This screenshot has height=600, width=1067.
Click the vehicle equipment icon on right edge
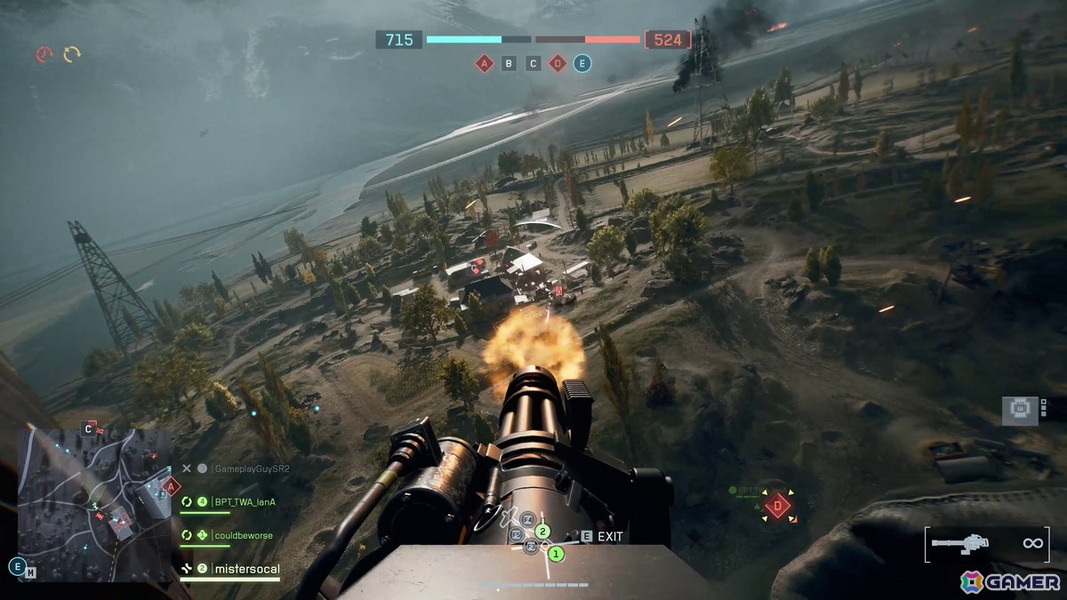click(1020, 410)
